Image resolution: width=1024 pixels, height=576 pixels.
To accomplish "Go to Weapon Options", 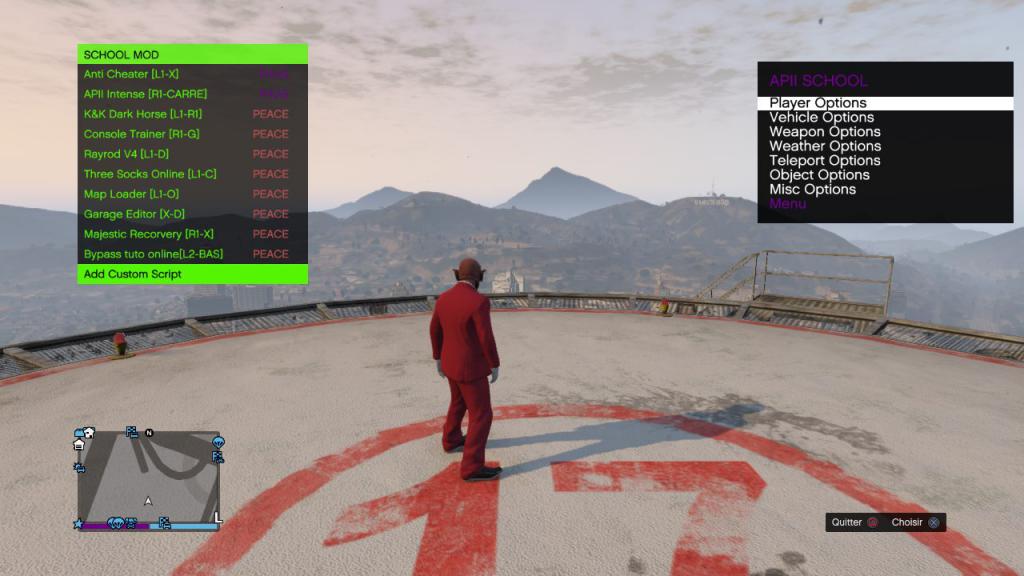I will pos(824,132).
